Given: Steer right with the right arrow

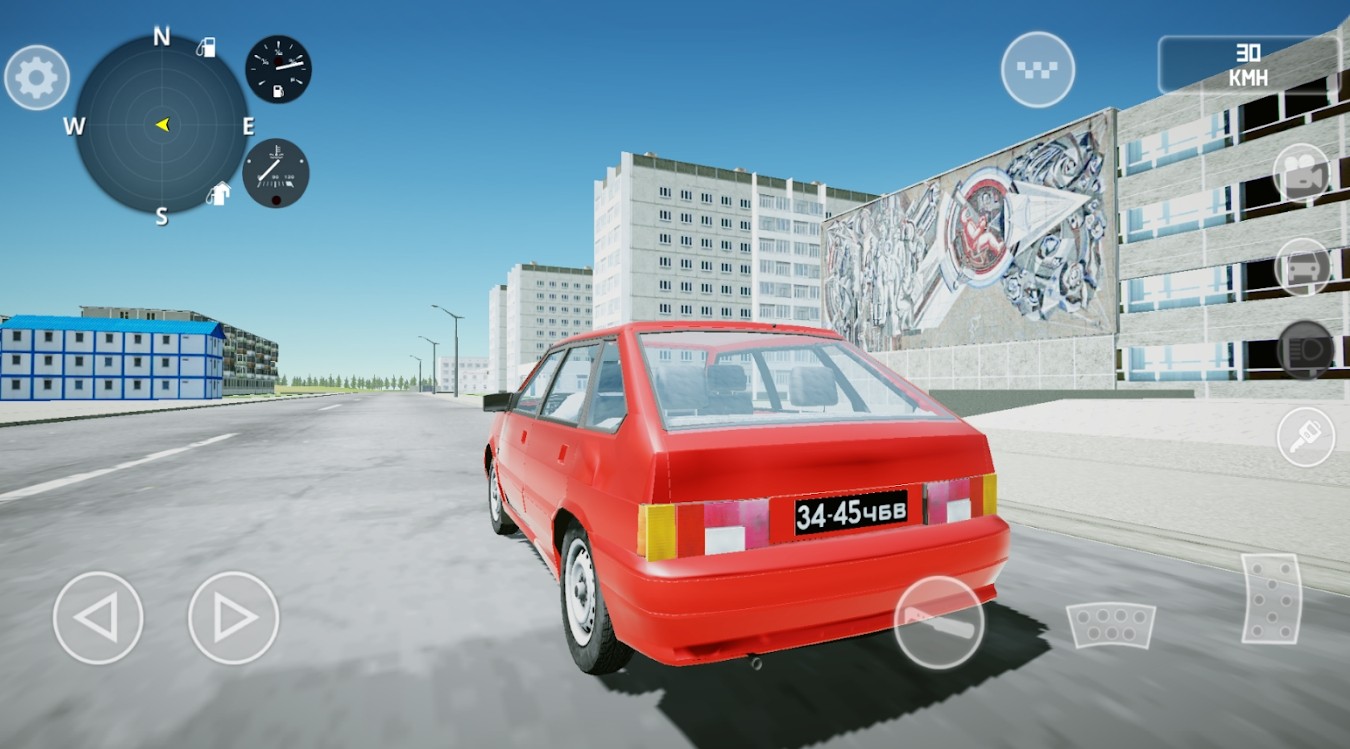Looking at the screenshot, I should click(230, 617).
